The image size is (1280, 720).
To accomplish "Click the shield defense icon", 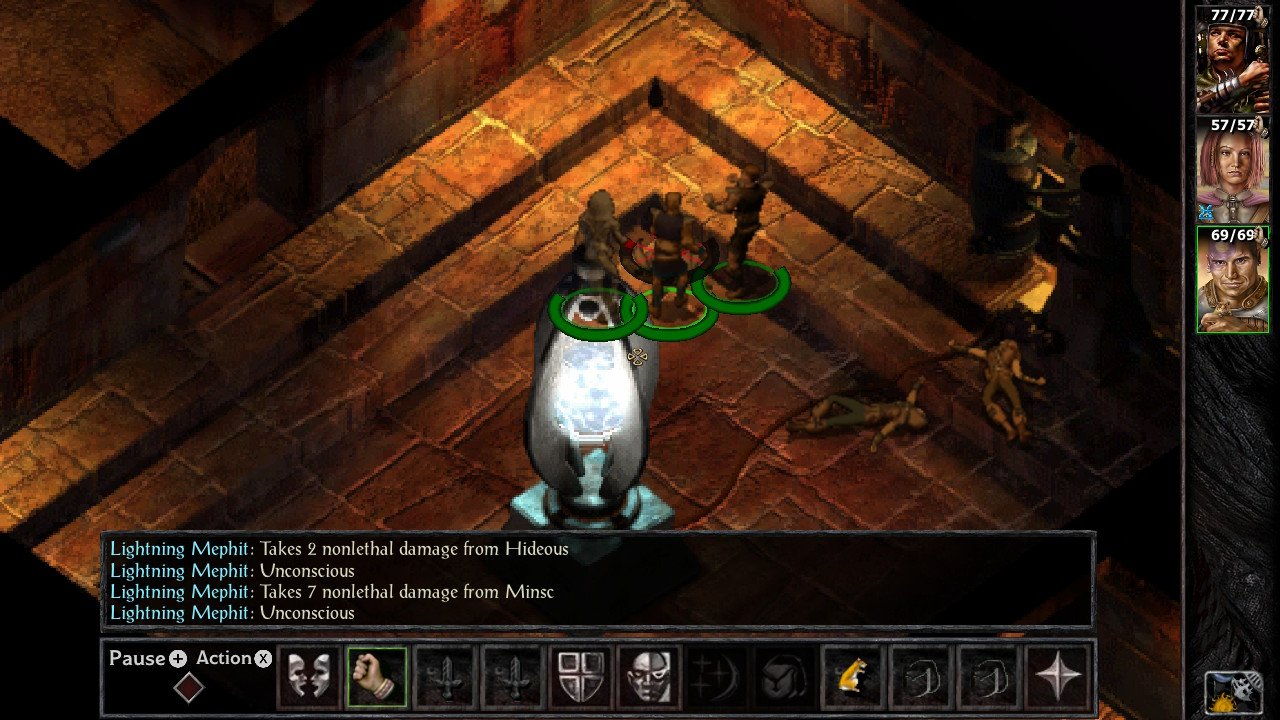I will (580, 676).
